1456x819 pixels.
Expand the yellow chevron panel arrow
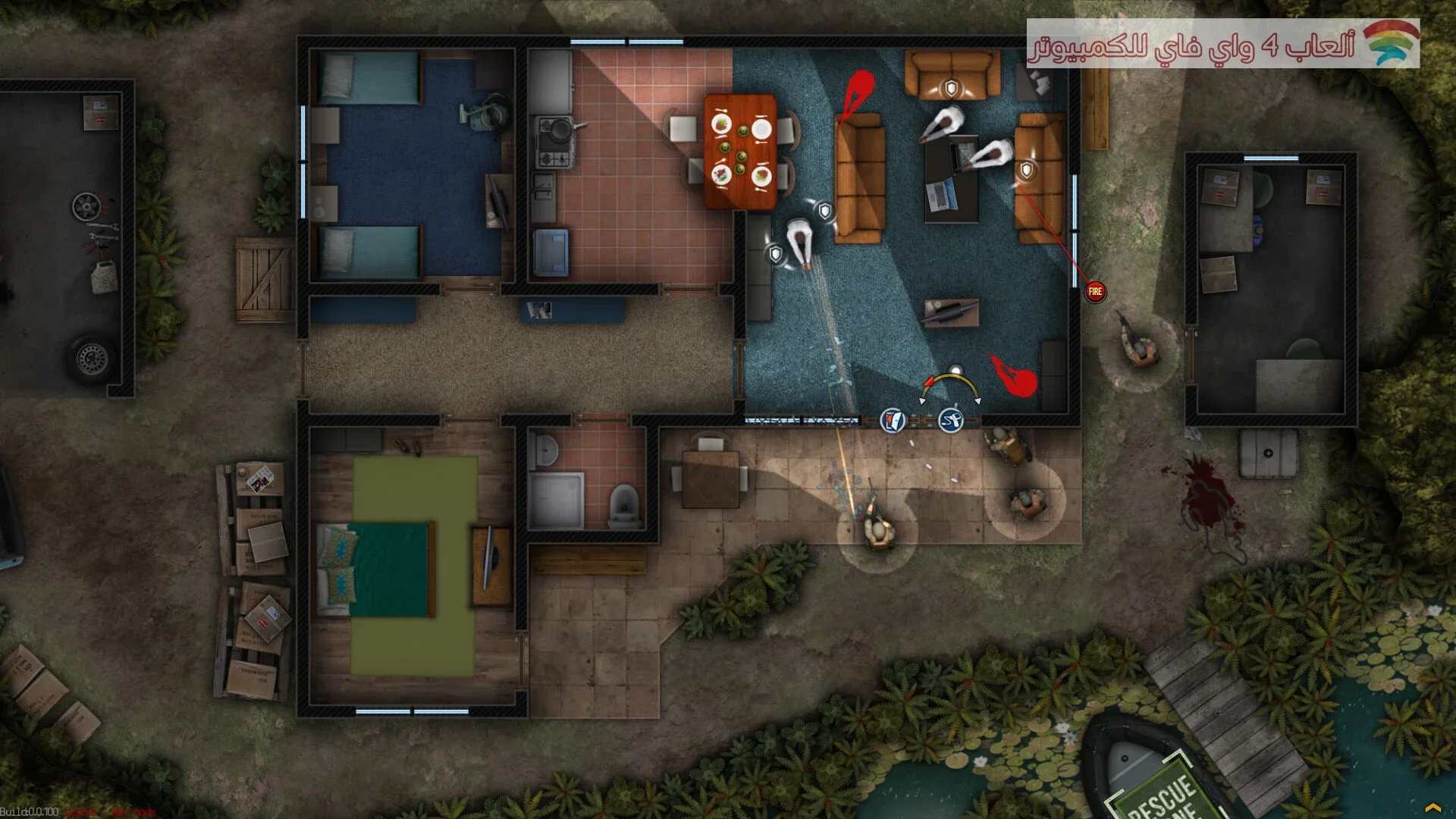(1432, 808)
